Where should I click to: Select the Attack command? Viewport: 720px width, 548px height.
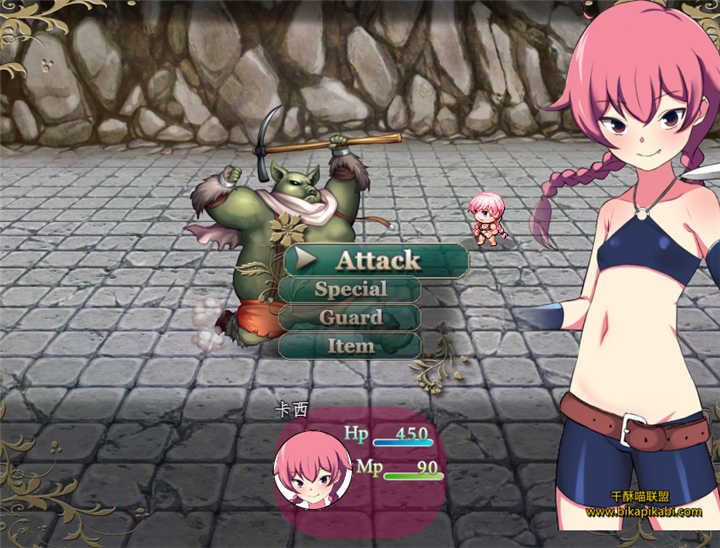(377, 260)
